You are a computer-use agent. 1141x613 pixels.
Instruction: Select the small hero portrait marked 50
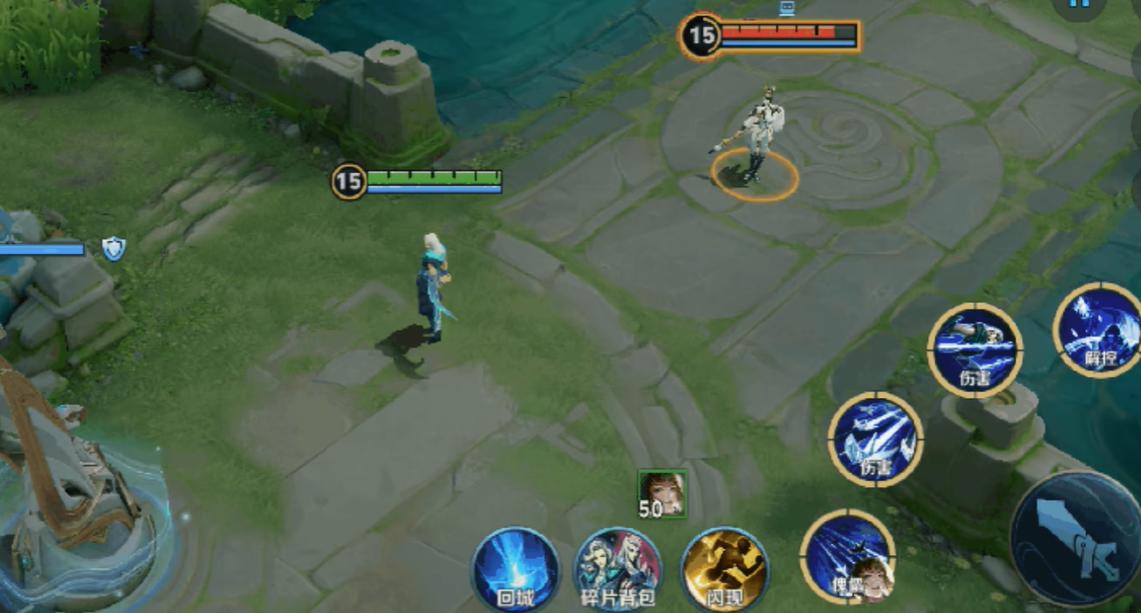coord(663,493)
